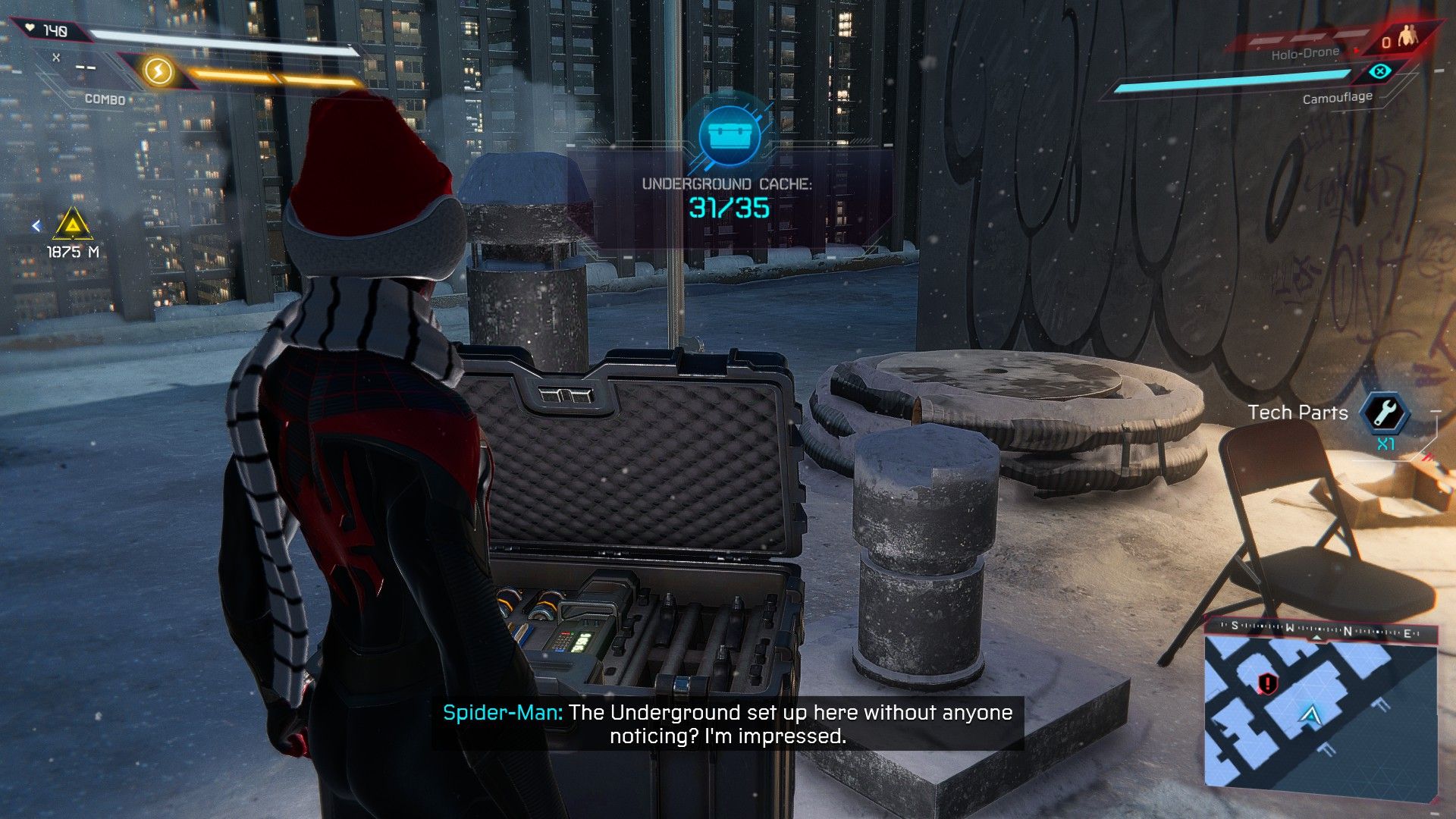Select the Holo-Drone gadget icon
The height and width of the screenshot is (819, 1456).
pyautogui.click(x=1409, y=36)
